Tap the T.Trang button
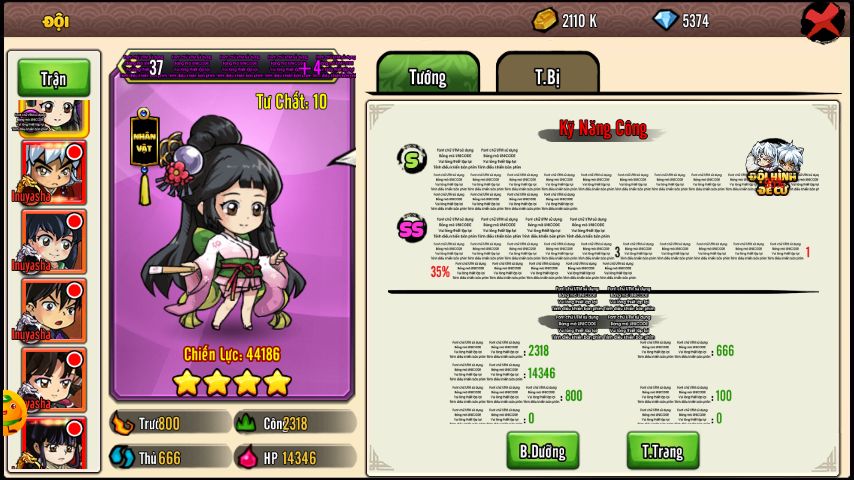 (662, 450)
